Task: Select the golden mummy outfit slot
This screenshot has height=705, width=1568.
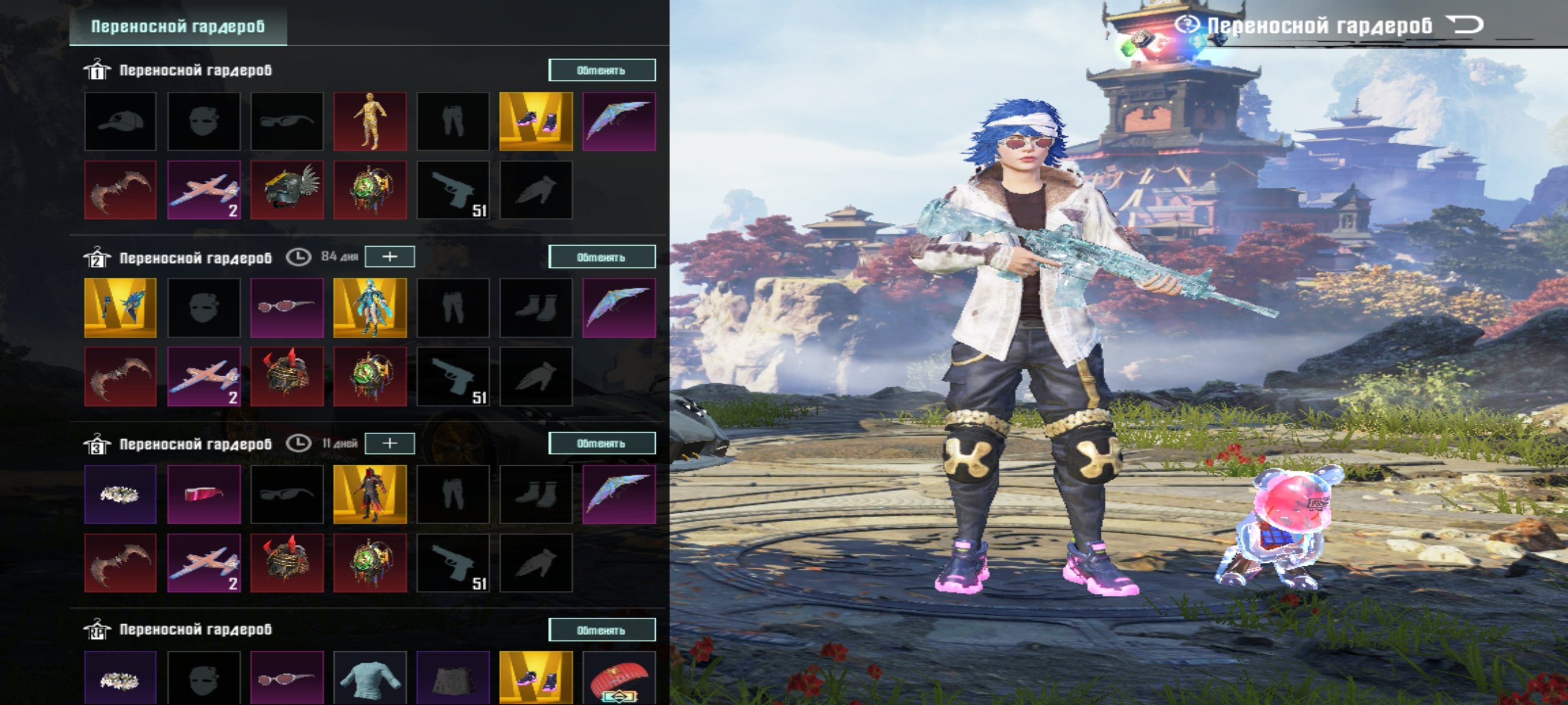Action: pos(369,122)
